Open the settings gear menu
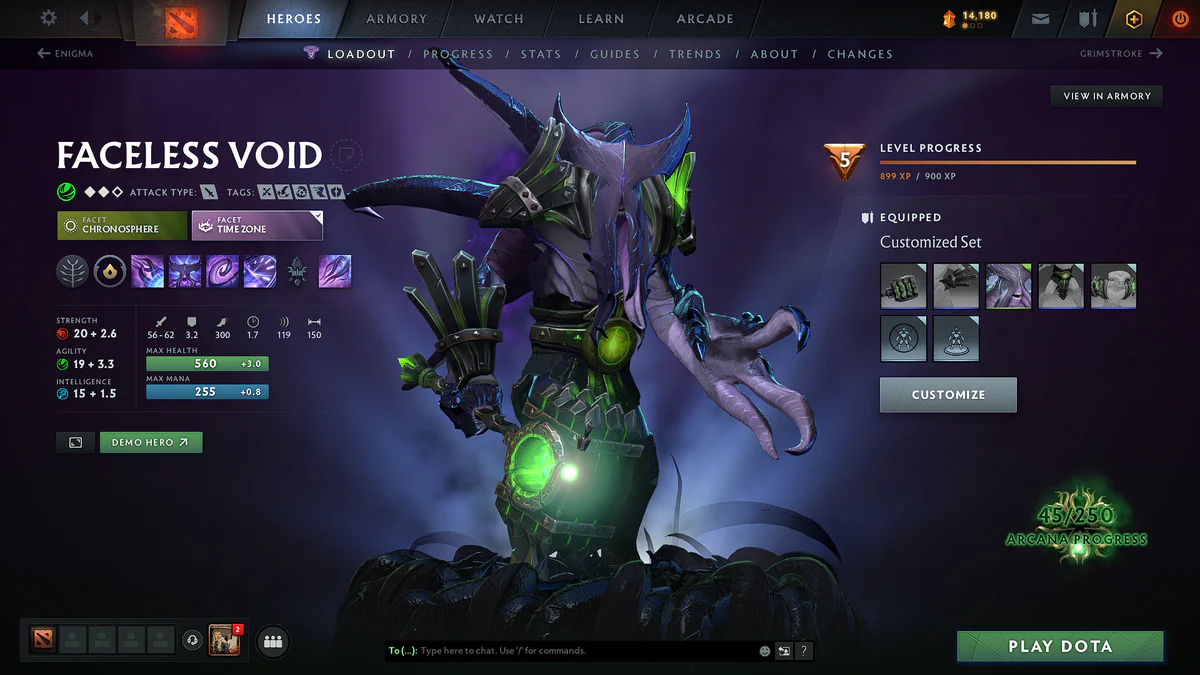 point(49,18)
